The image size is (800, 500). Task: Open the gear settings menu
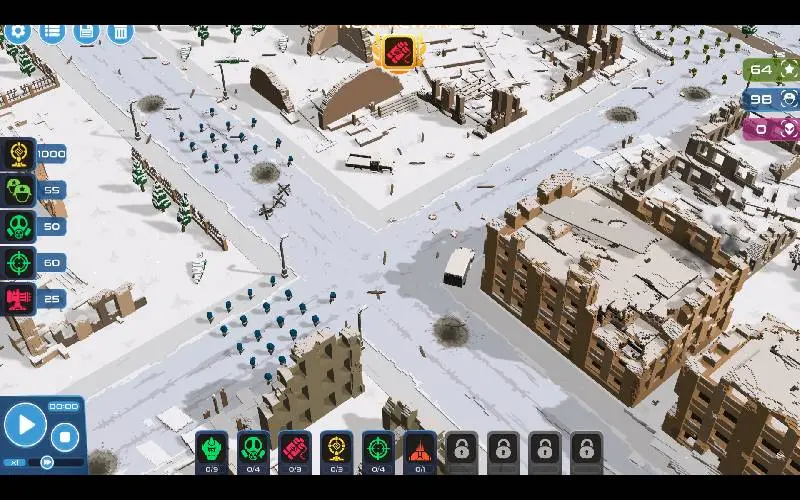(x=17, y=31)
